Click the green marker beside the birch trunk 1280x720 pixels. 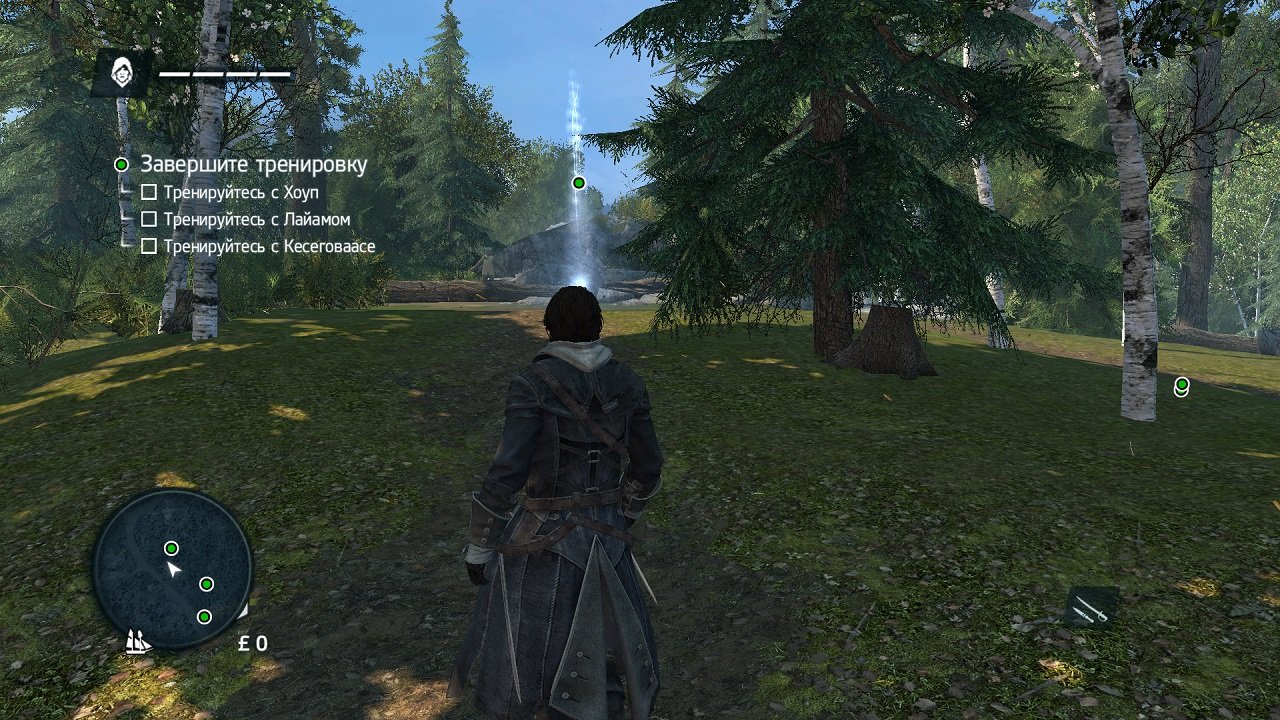pos(1182,385)
